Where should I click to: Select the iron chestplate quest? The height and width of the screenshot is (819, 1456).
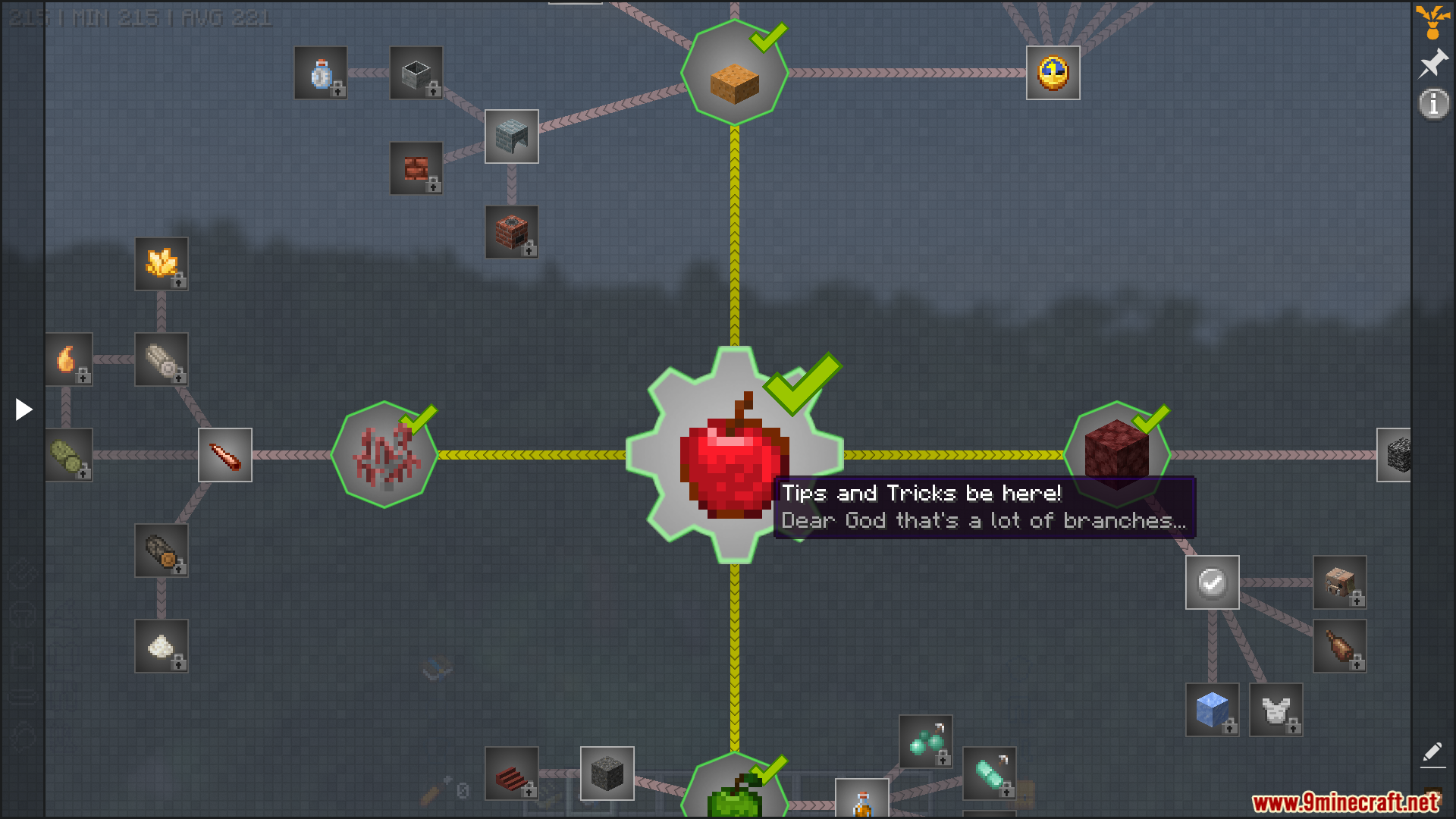click(1276, 710)
